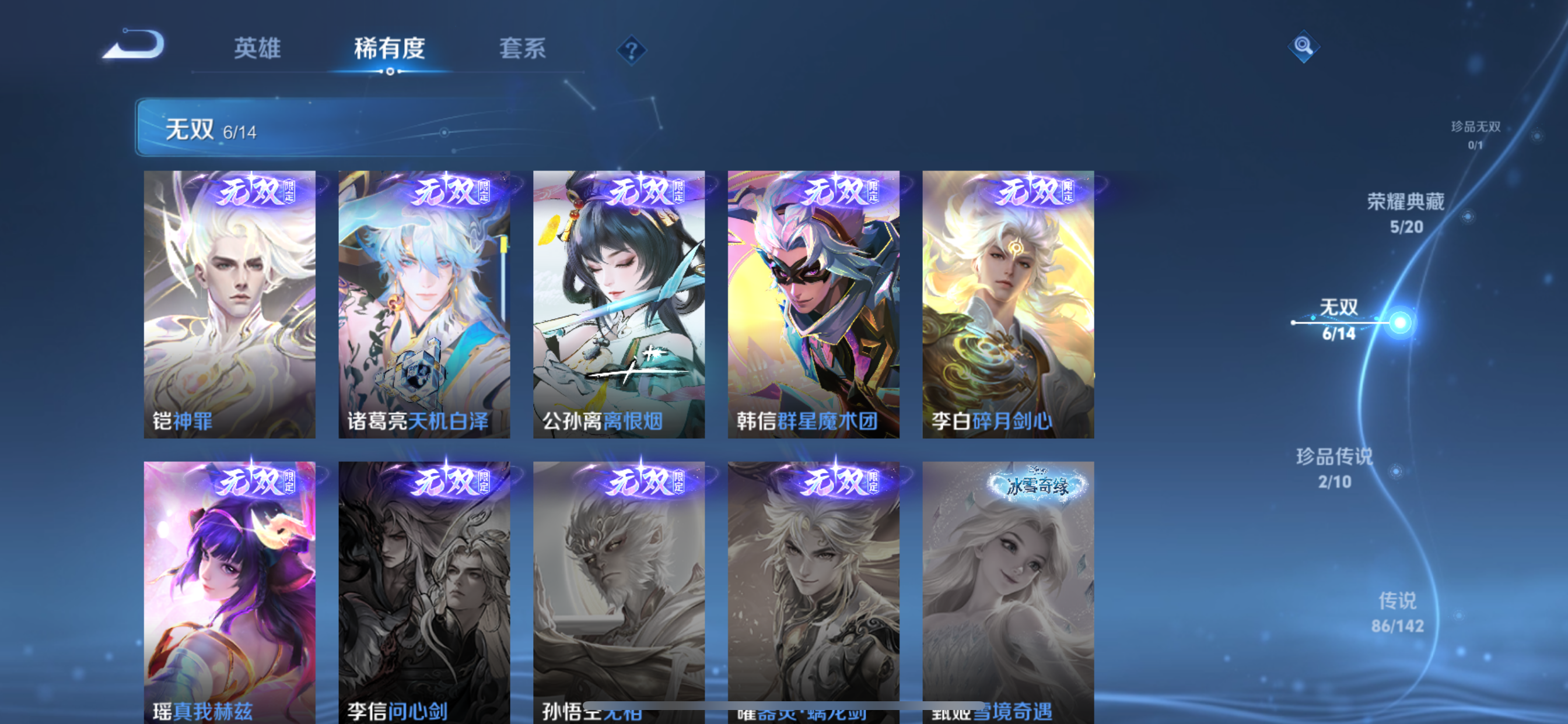Click the 无双 6/14 header banner
This screenshot has height=724, width=1568.
tap(426, 129)
